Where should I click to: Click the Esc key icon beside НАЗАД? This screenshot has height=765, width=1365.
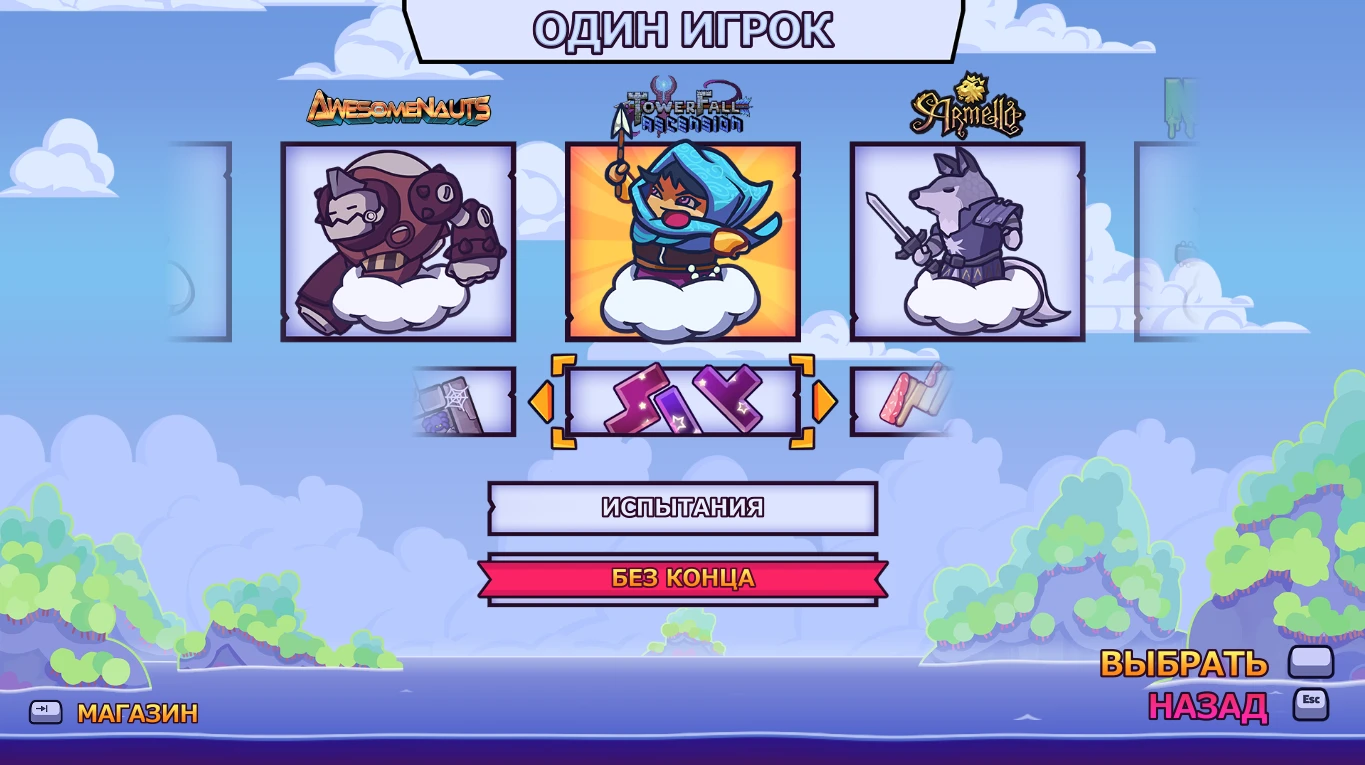point(1313,701)
